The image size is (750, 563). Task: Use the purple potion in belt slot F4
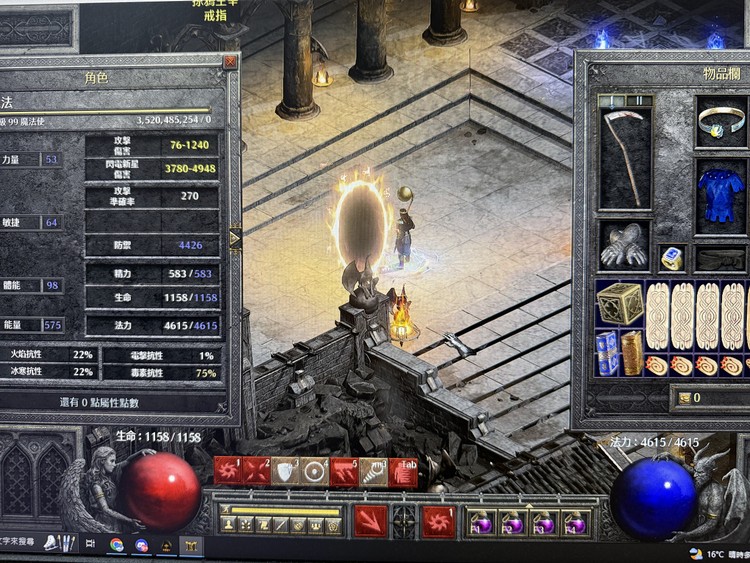coord(574,522)
